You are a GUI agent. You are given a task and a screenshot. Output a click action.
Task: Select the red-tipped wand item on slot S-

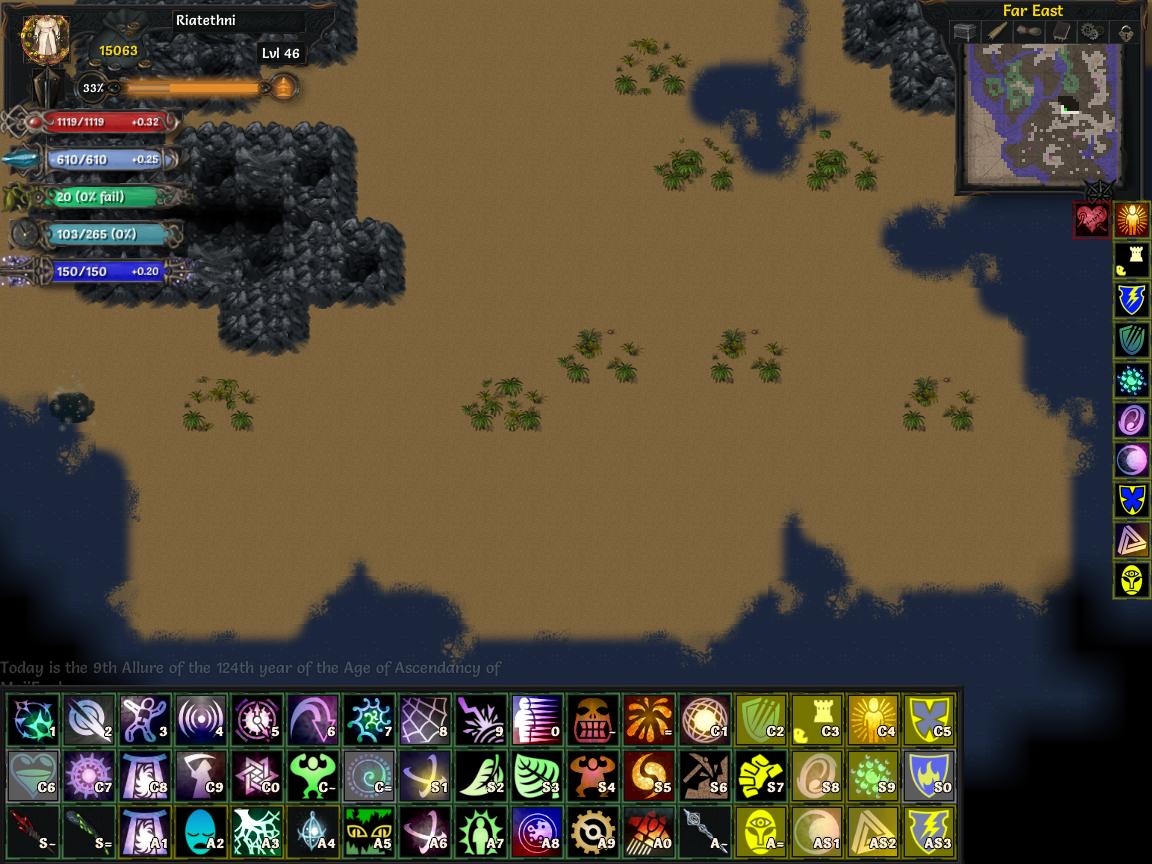point(33,831)
